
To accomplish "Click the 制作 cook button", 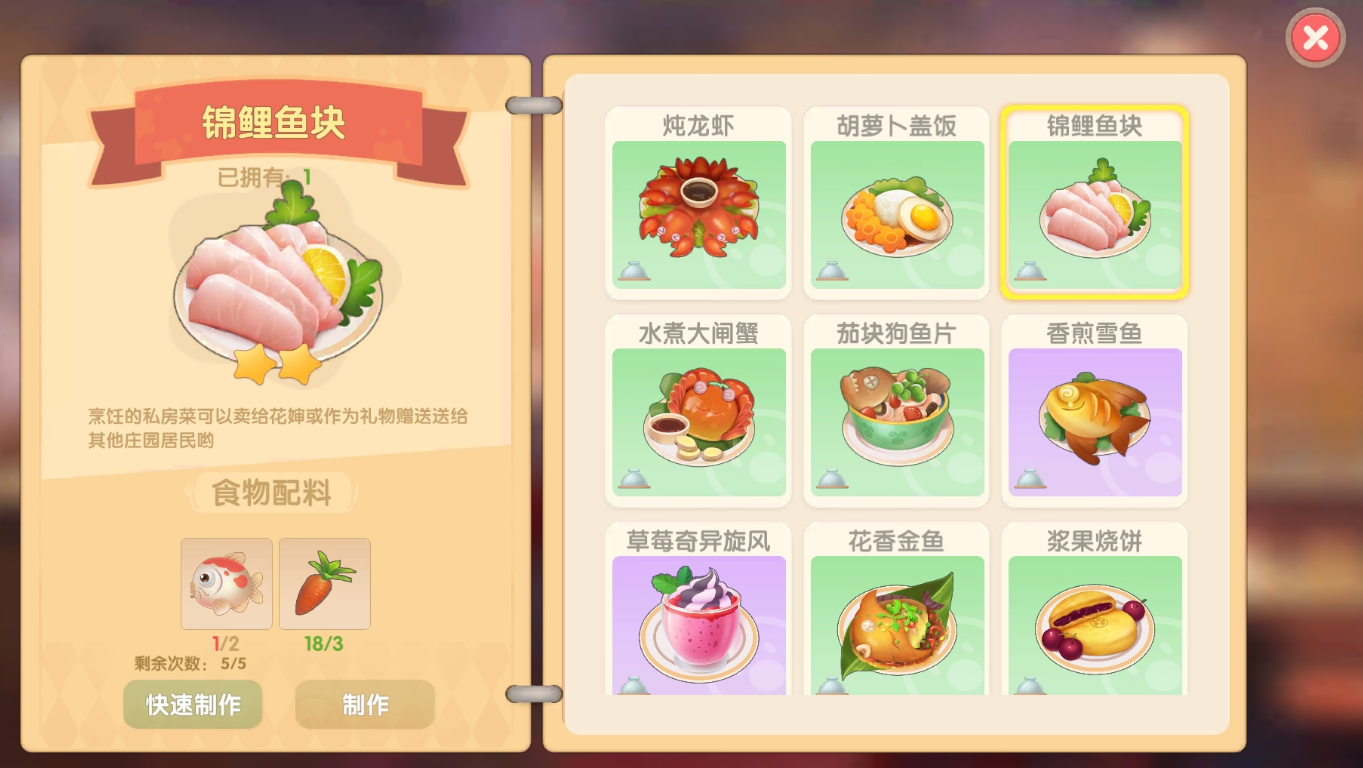I will pyautogui.click(x=365, y=705).
